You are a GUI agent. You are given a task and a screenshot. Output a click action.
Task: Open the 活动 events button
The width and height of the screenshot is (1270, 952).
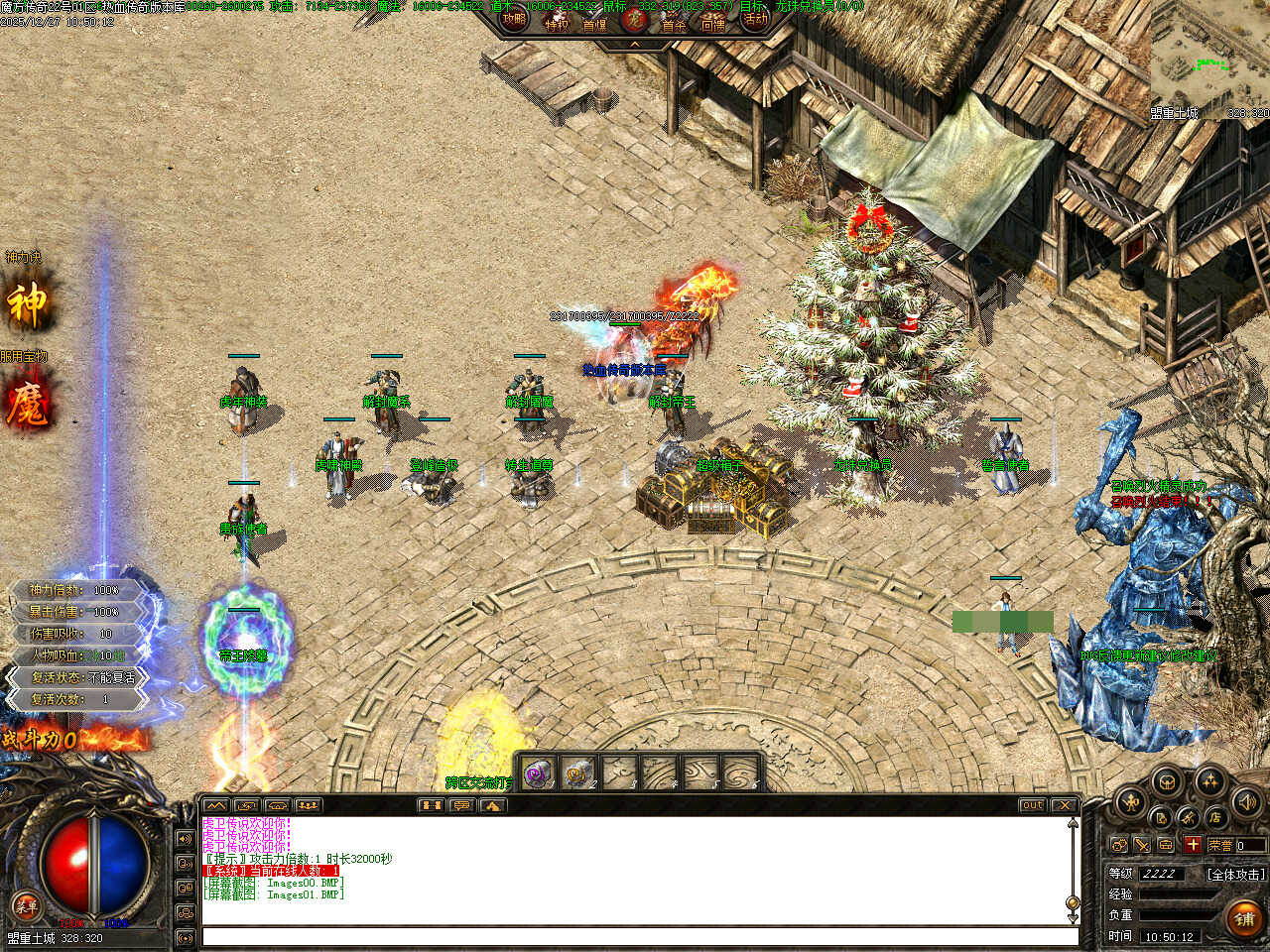(x=755, y=20)
